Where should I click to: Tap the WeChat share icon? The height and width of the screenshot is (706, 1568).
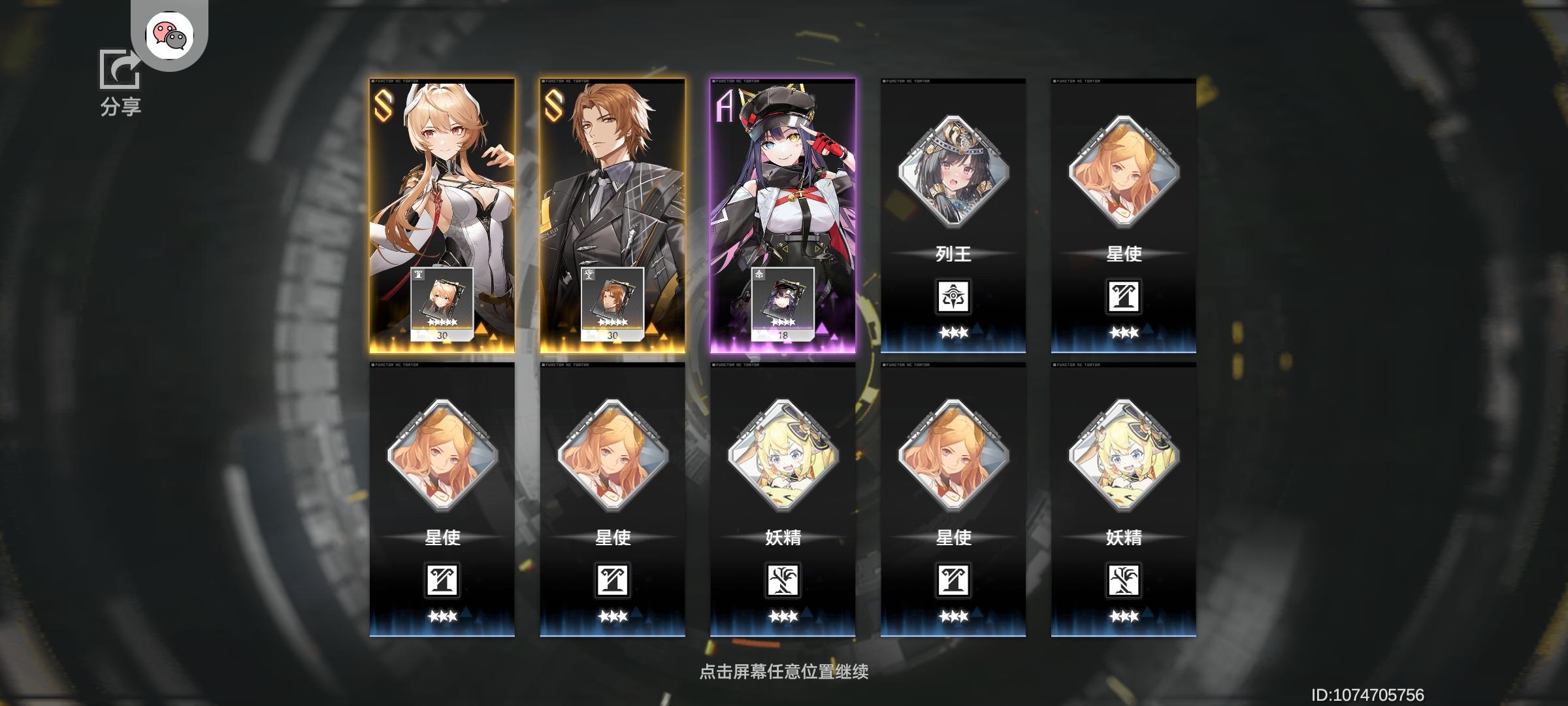tap(170, 37)
